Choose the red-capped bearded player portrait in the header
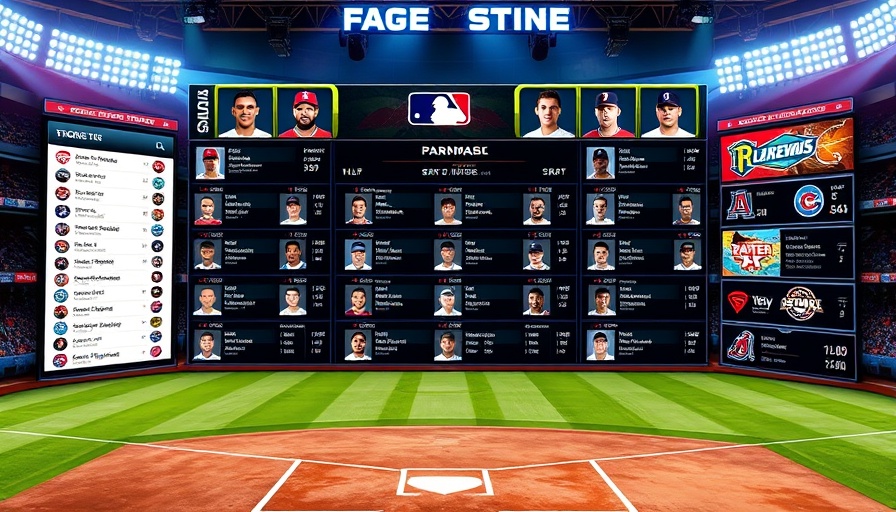 coord(305,112)
